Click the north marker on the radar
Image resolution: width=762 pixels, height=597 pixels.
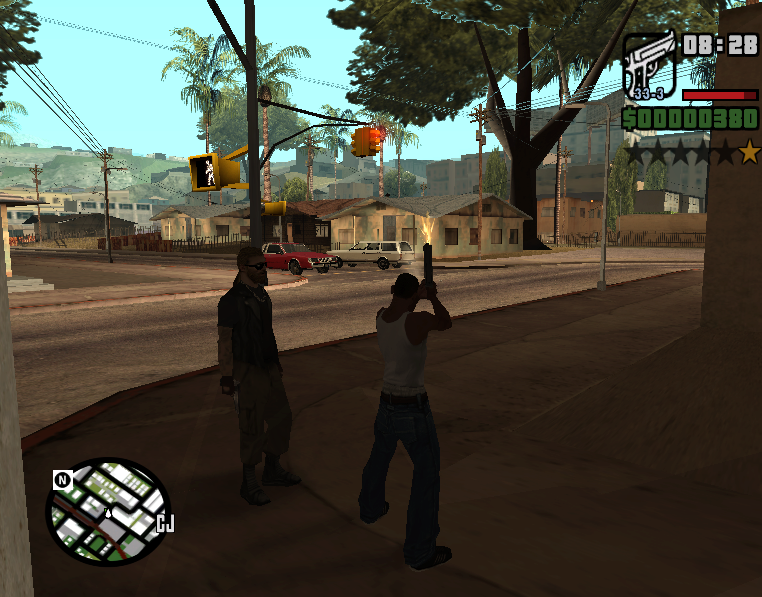[62, 480]
